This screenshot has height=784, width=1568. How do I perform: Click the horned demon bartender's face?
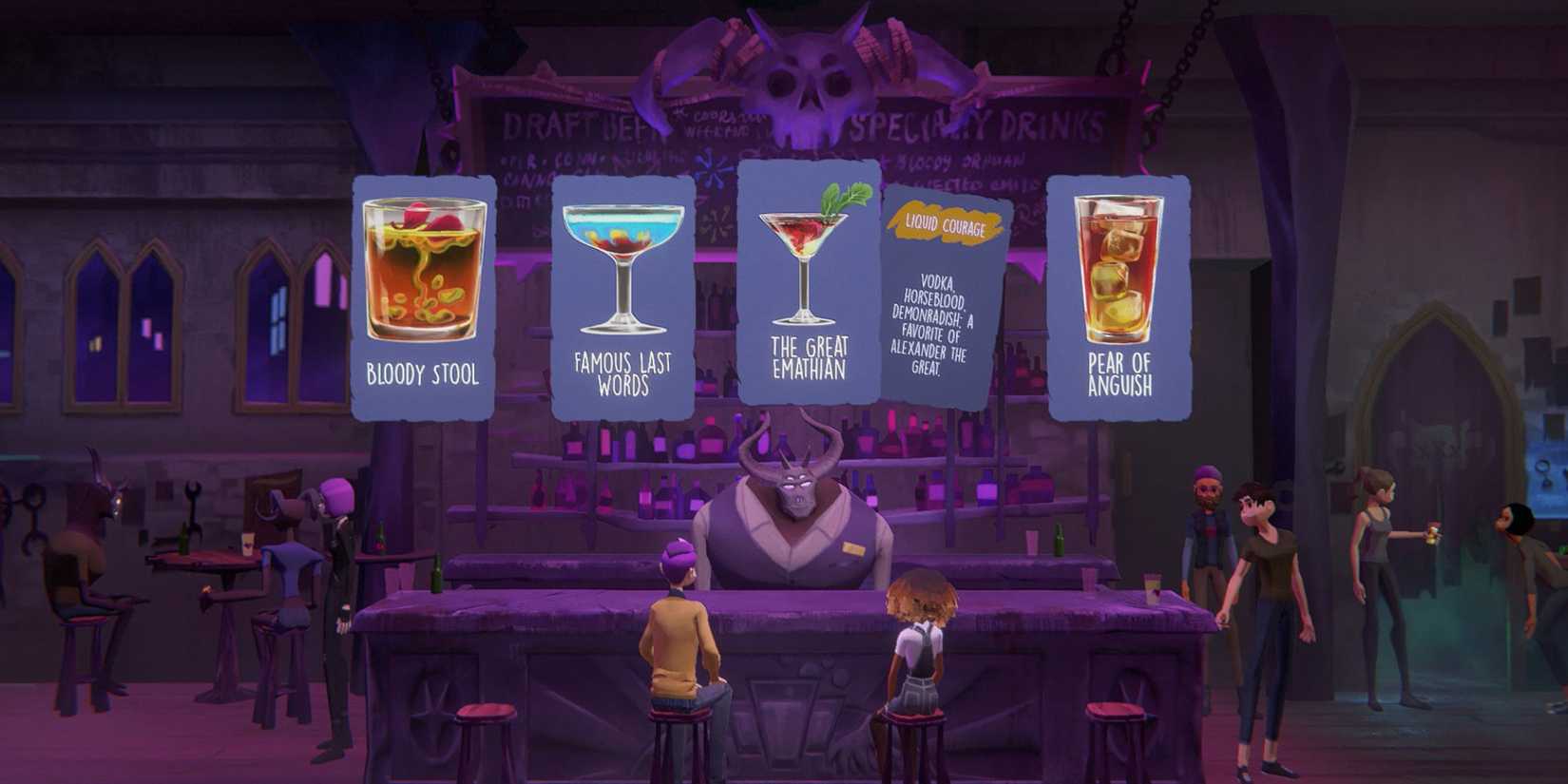pos(798,494)
